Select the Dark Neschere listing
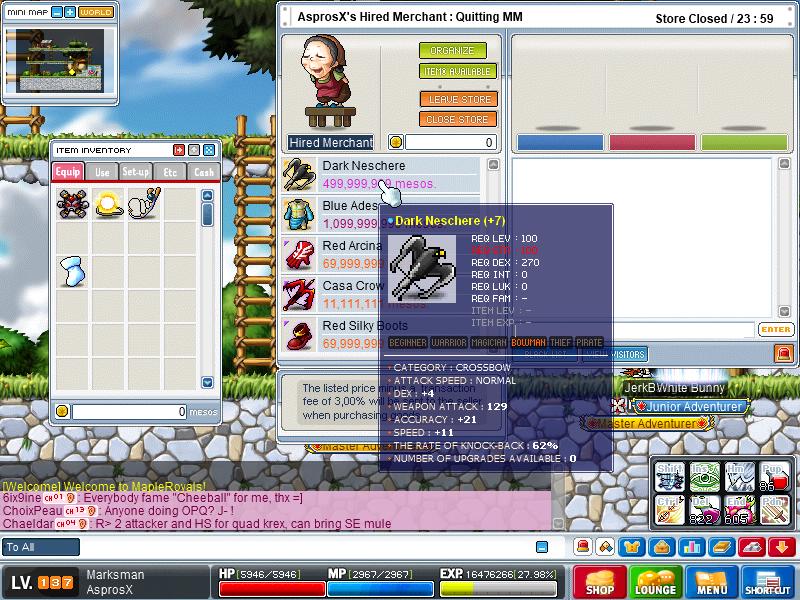The height and width of the screenshot is (600, 800). (380, 174)
